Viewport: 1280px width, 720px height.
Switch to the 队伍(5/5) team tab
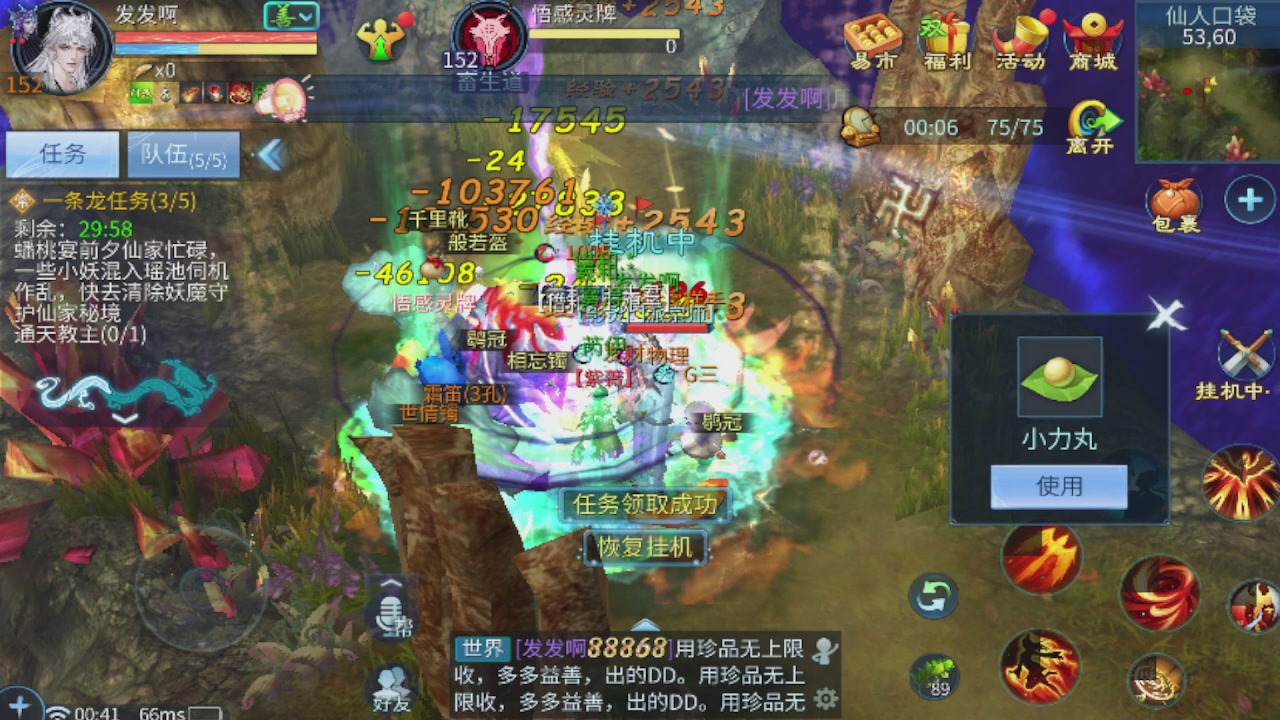(183, 154)
